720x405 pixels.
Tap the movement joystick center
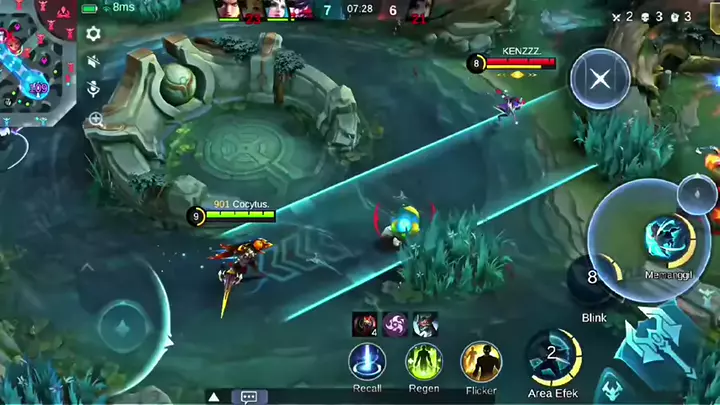(x=121, y=325)
